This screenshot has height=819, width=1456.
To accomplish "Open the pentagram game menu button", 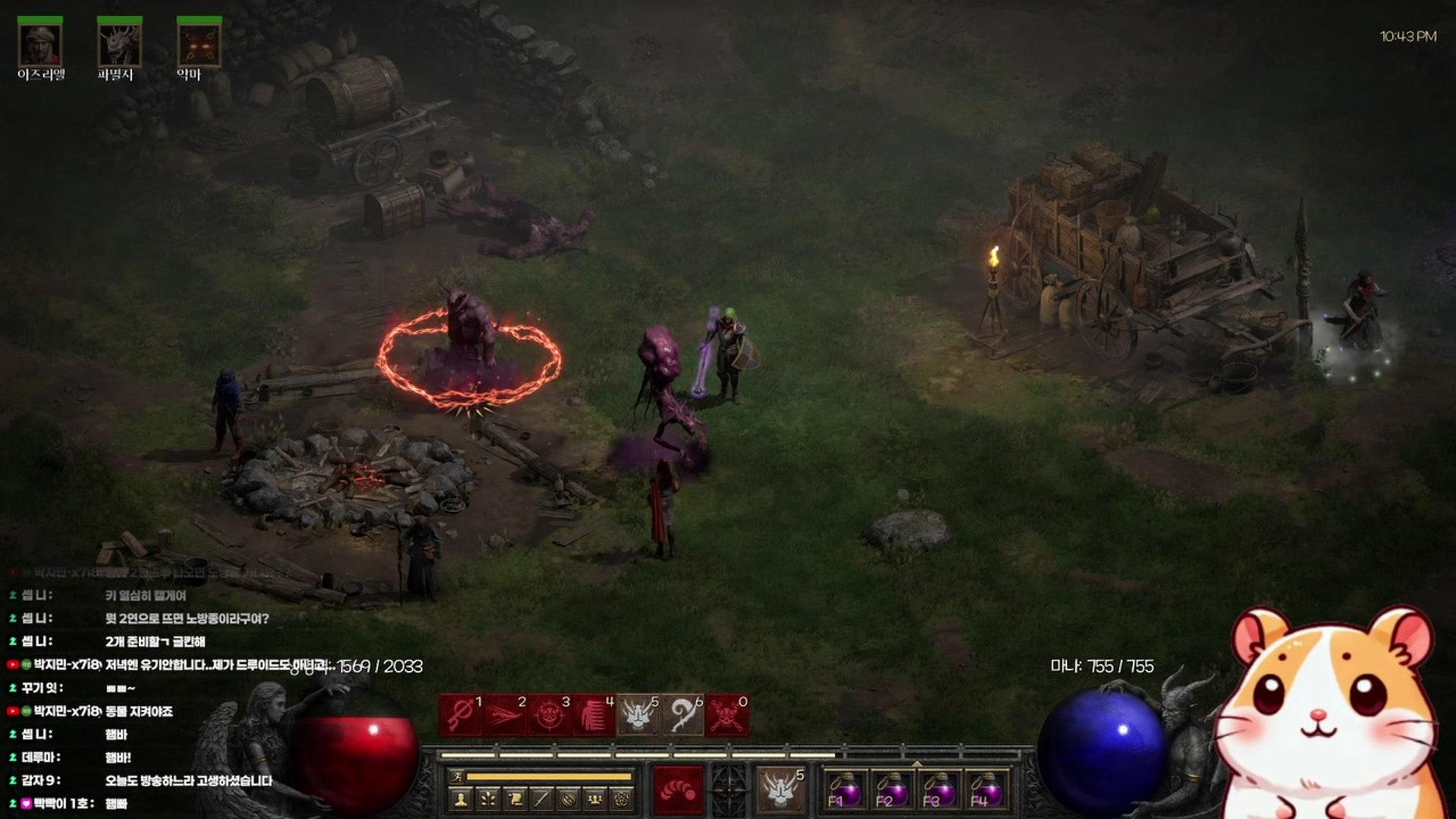I will tap(622, 799).
